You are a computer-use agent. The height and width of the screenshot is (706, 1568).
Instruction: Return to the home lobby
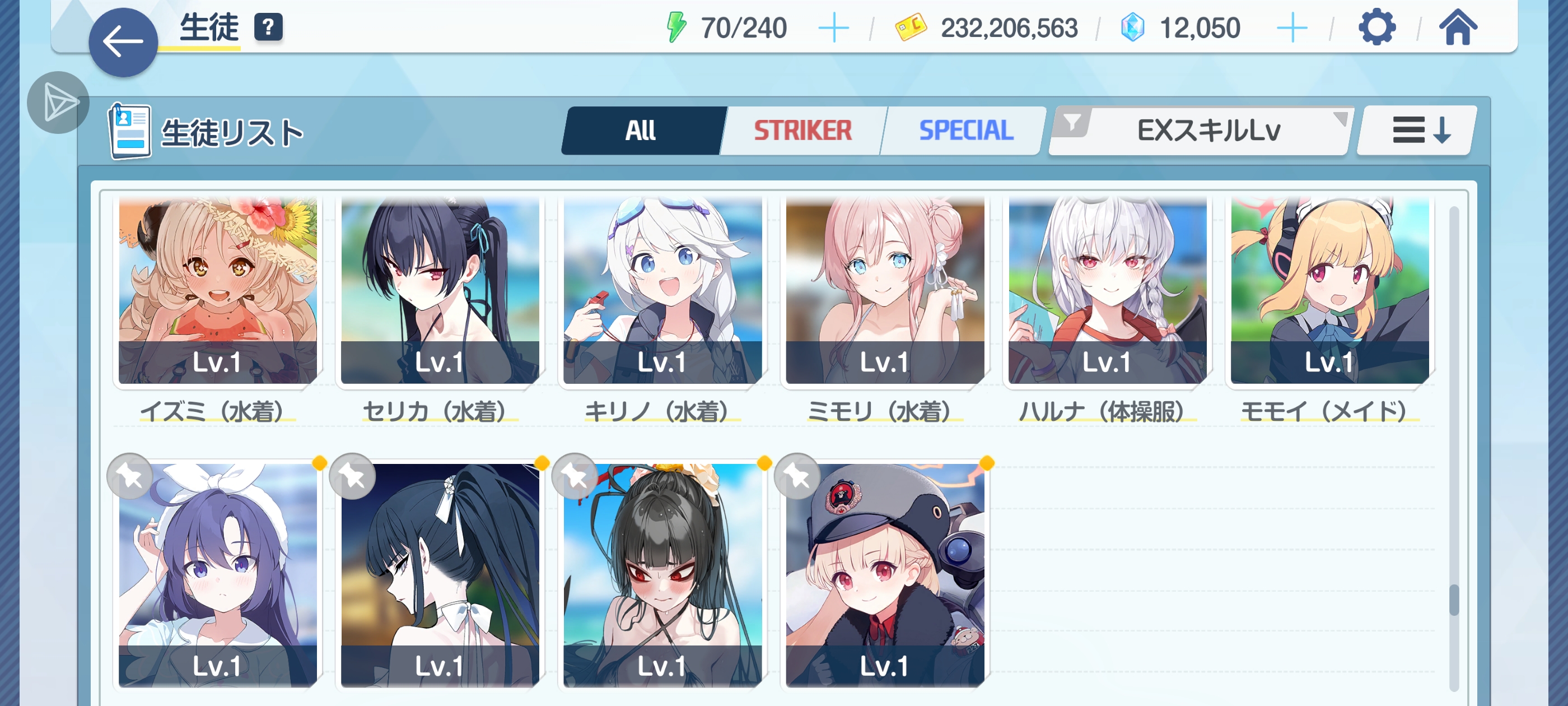click(1457, 27)
